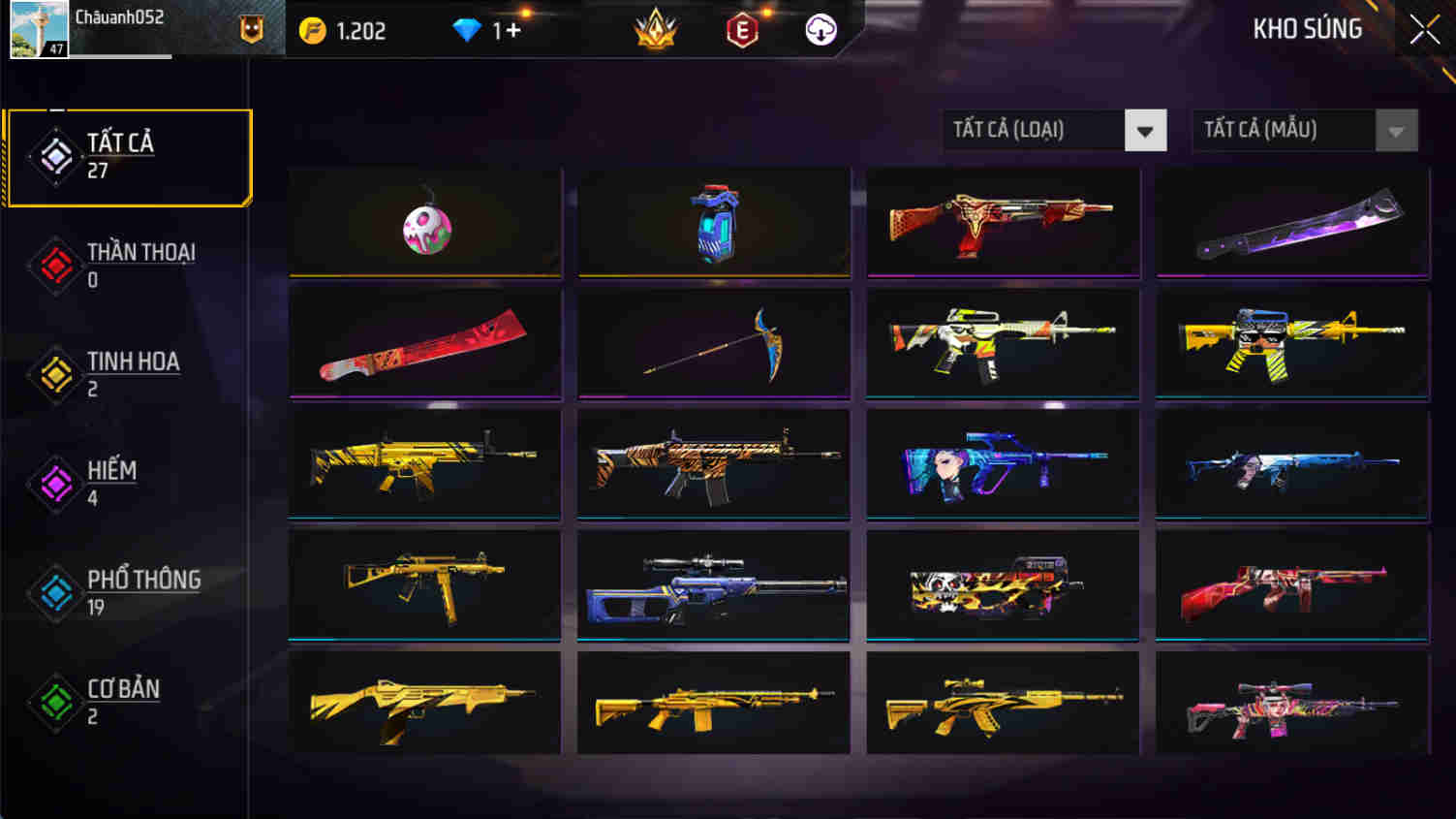
Task: Click the blue diamond currency icon
Action: coord(470,29)
